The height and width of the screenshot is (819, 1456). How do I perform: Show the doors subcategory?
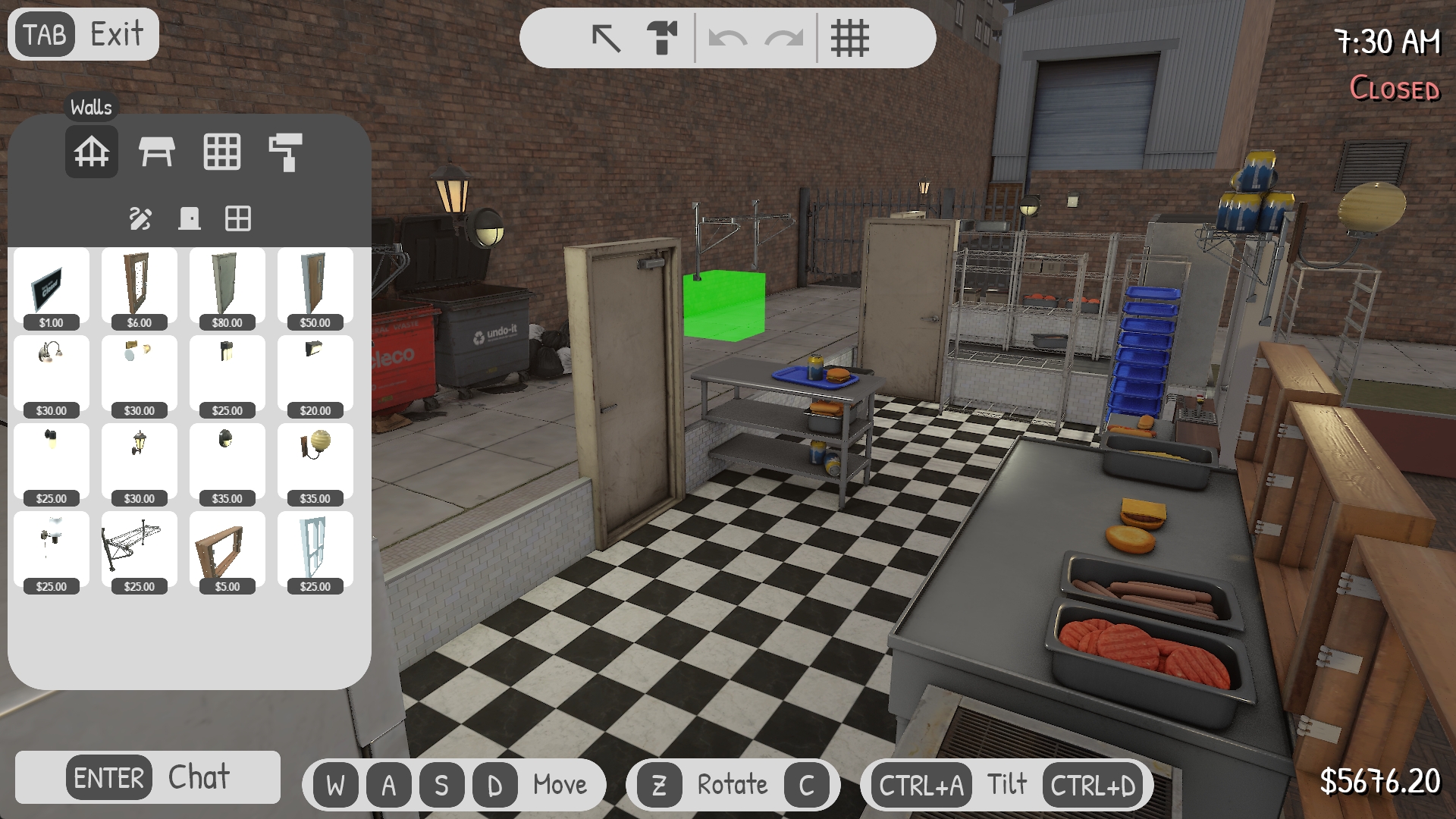[x=190, y=219]
